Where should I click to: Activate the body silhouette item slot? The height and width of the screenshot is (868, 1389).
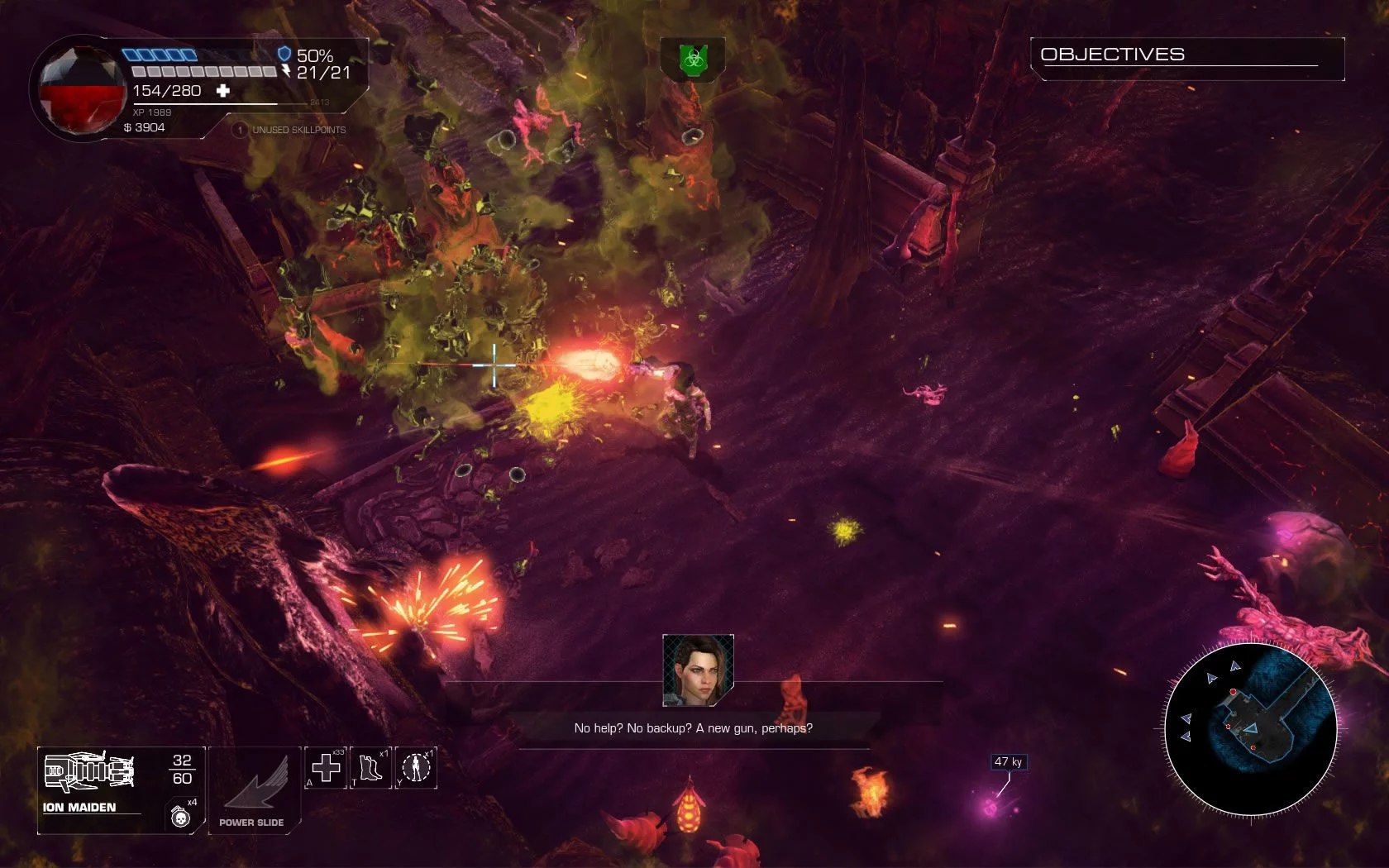(417, 768)
